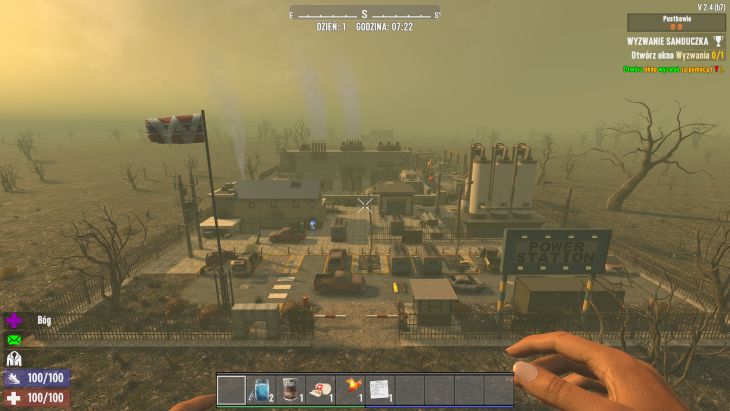Click the trophy icon beside the challenge
Image resolution: width=730 pixels, height=411 pixels.
716,41
